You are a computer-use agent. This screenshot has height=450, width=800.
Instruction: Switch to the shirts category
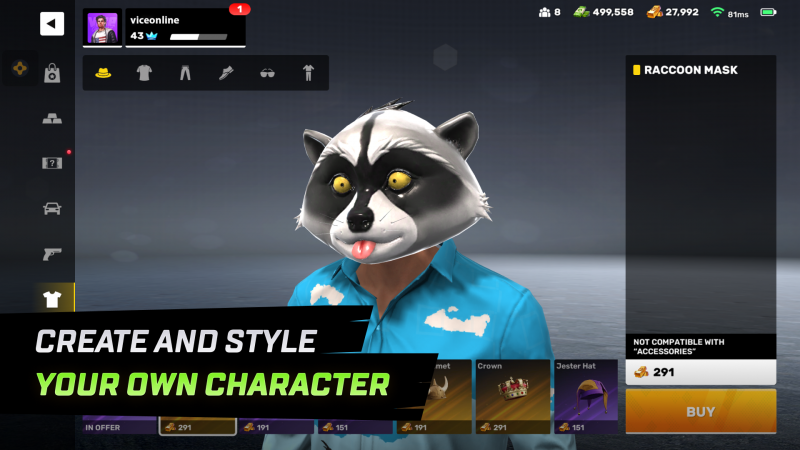[144, 73]
